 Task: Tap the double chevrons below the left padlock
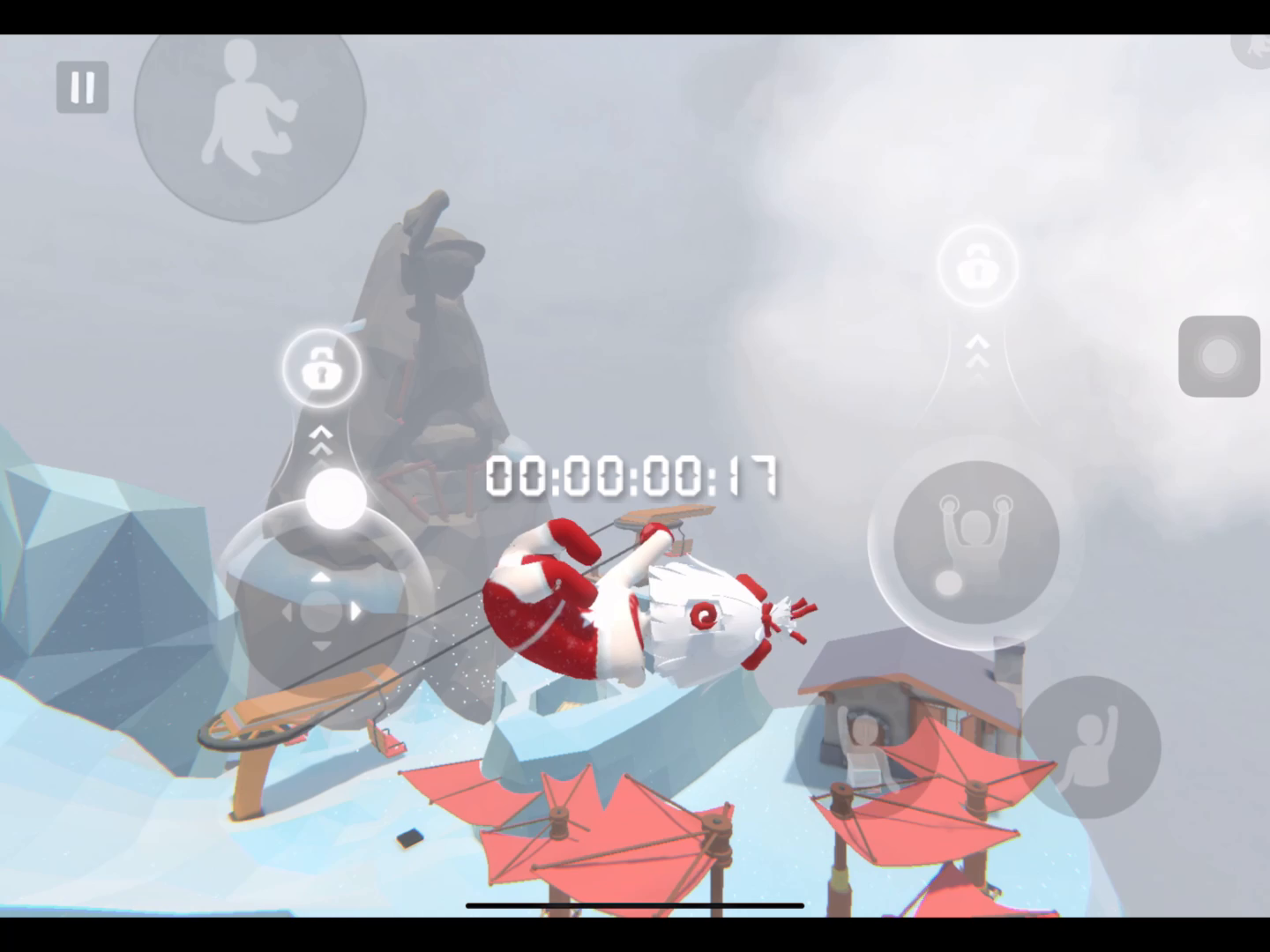point(321,439)
